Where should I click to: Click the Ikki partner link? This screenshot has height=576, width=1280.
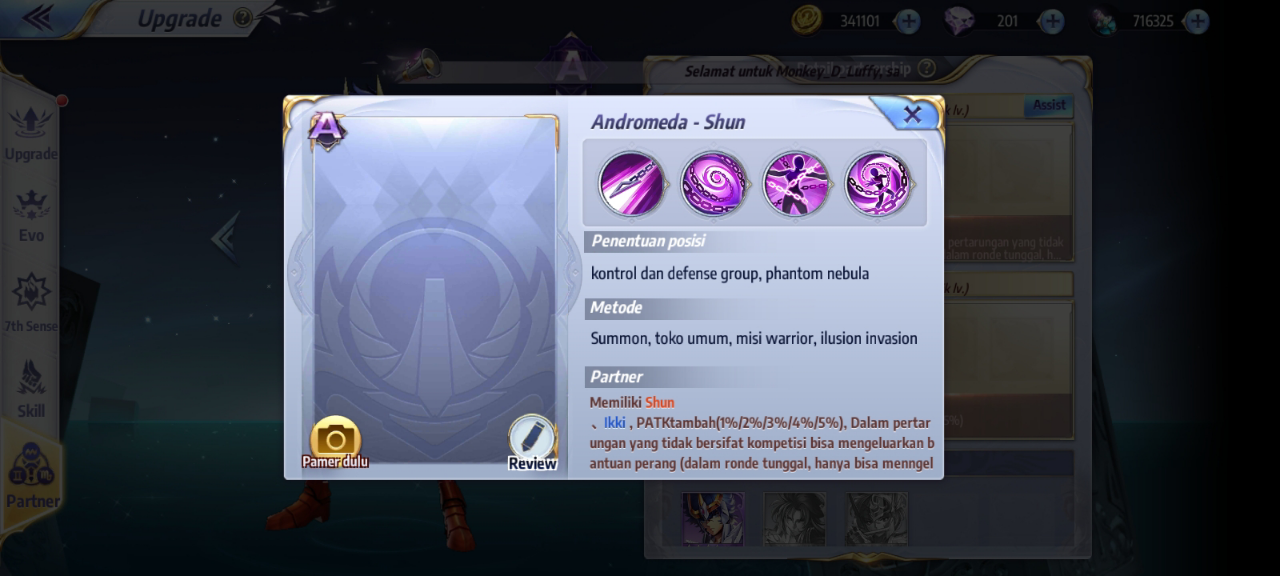614,423
